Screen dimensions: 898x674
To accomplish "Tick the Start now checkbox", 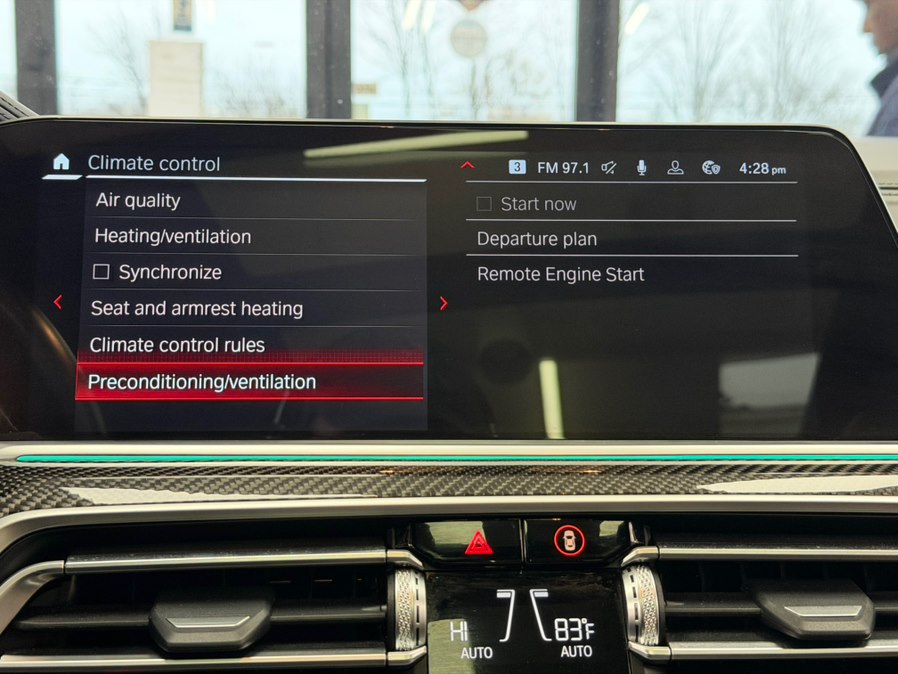I will point(485,204).
